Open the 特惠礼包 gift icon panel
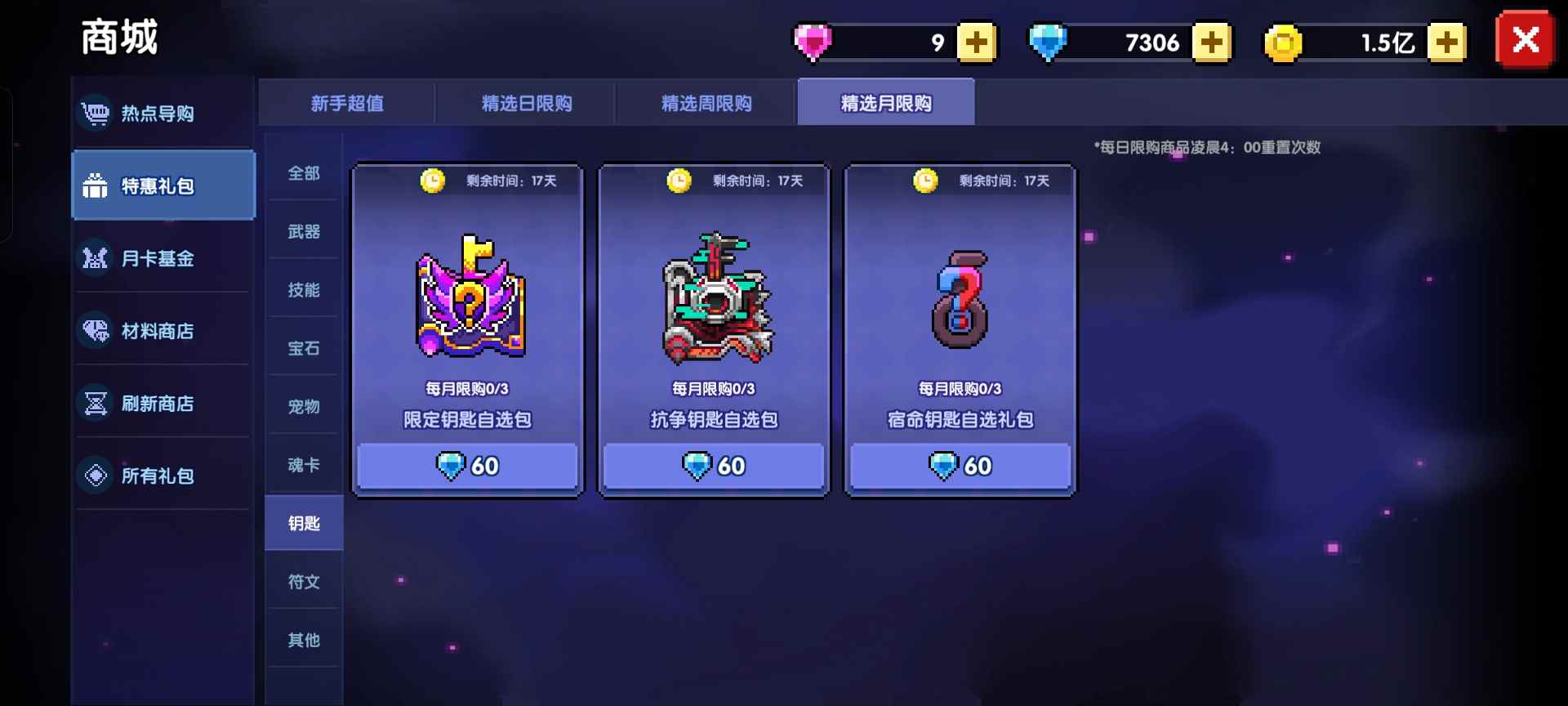Viewport: 1568px width, 706px height. pyautogui.click(x=96, y=185)
